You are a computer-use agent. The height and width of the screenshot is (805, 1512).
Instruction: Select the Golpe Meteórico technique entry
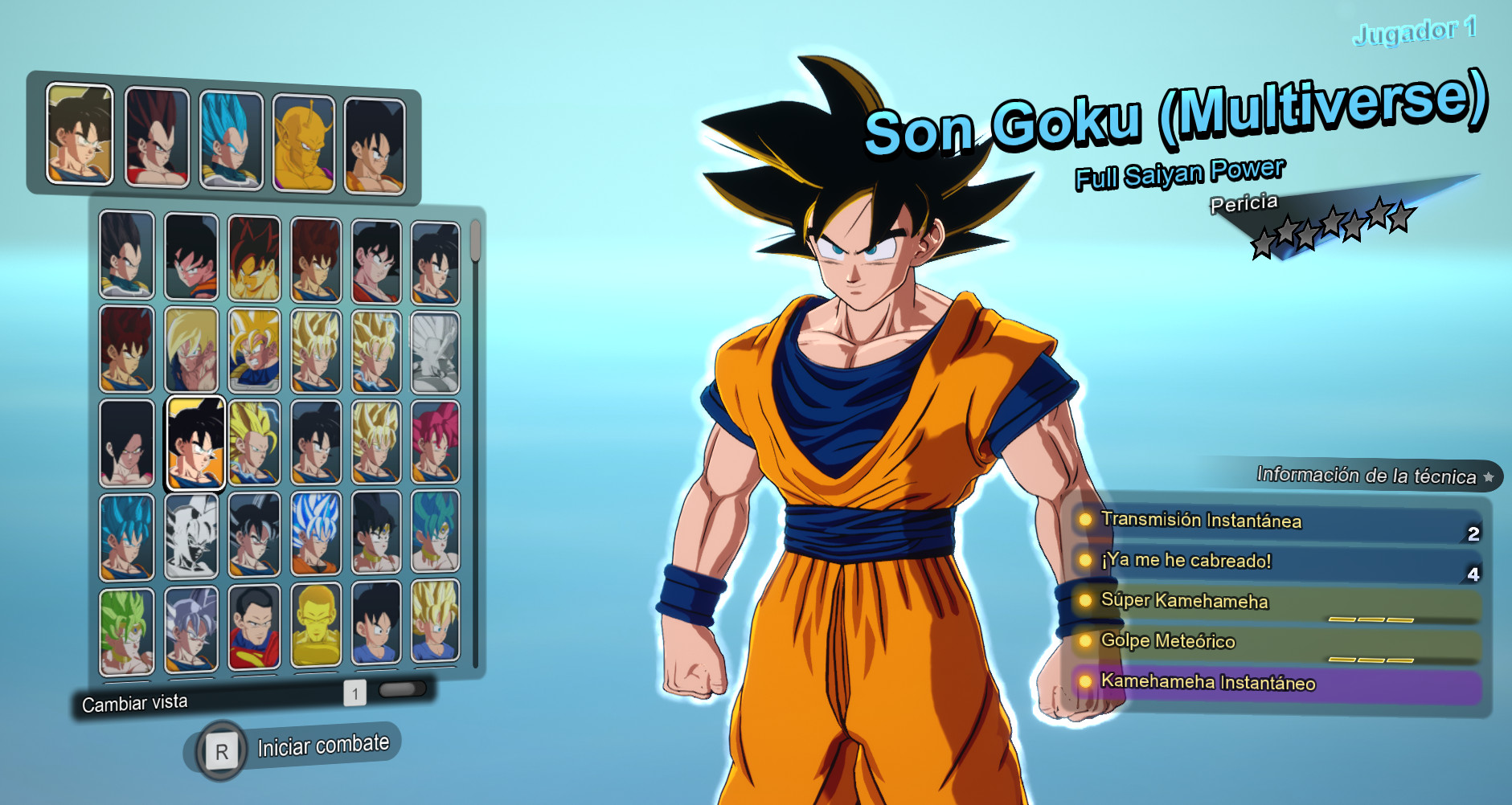pos(1174,642)
